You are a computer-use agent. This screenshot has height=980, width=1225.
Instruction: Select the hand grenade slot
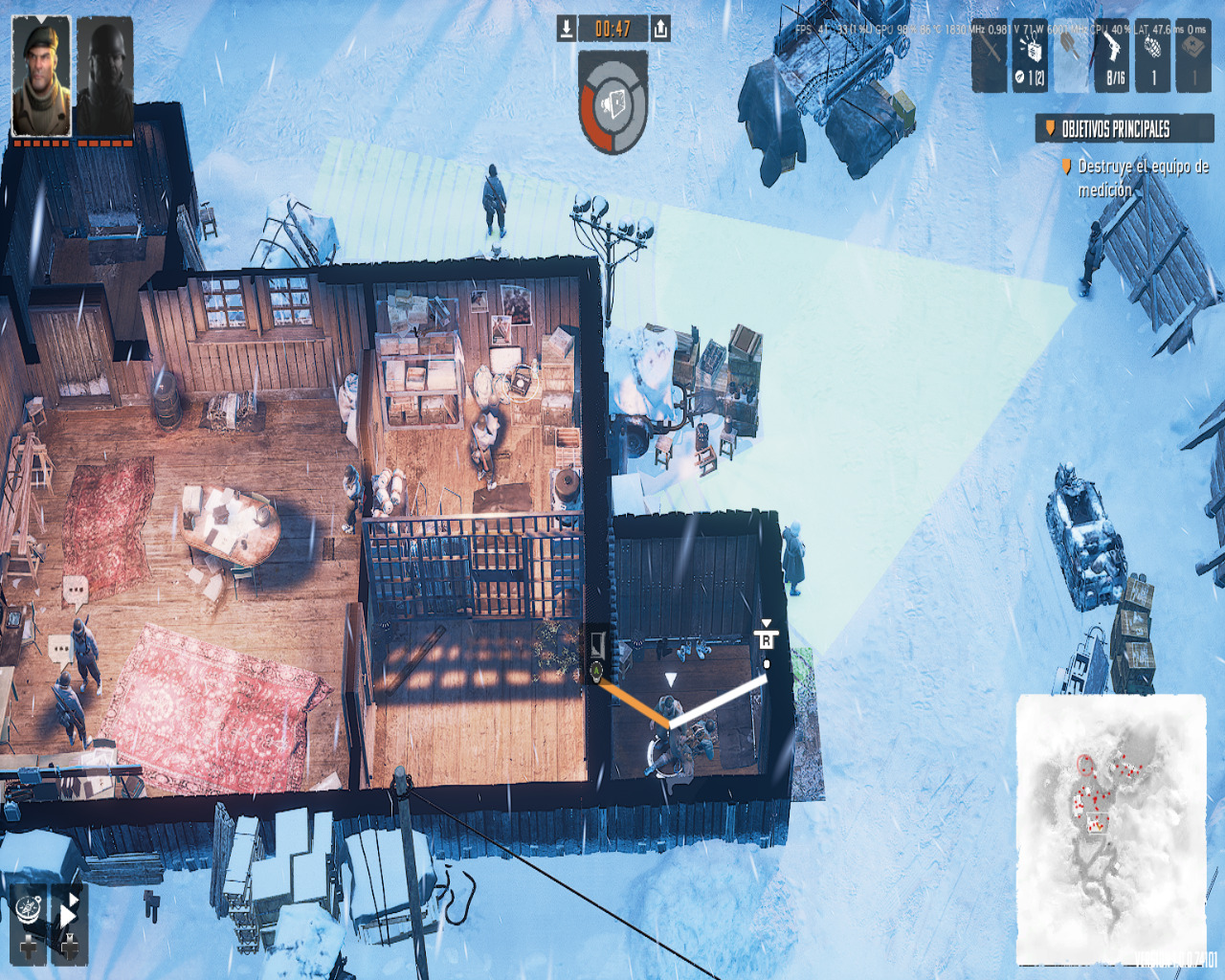[x=1153, y=56]
